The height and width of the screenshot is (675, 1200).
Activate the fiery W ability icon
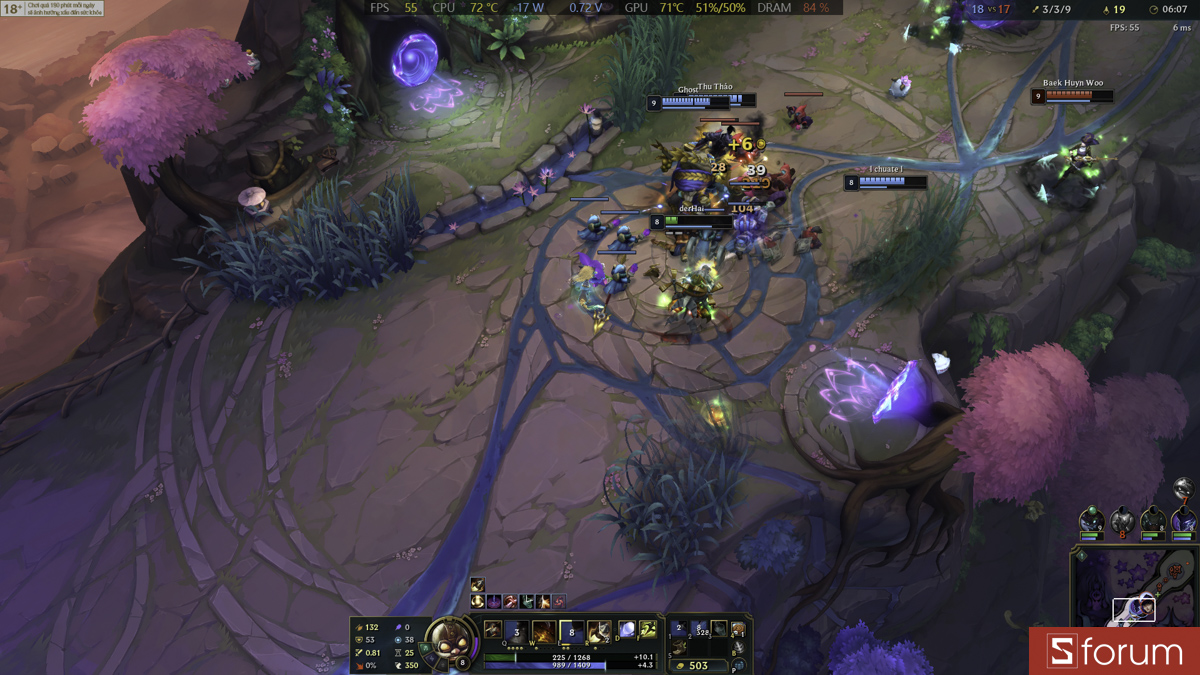coord(543,632)
